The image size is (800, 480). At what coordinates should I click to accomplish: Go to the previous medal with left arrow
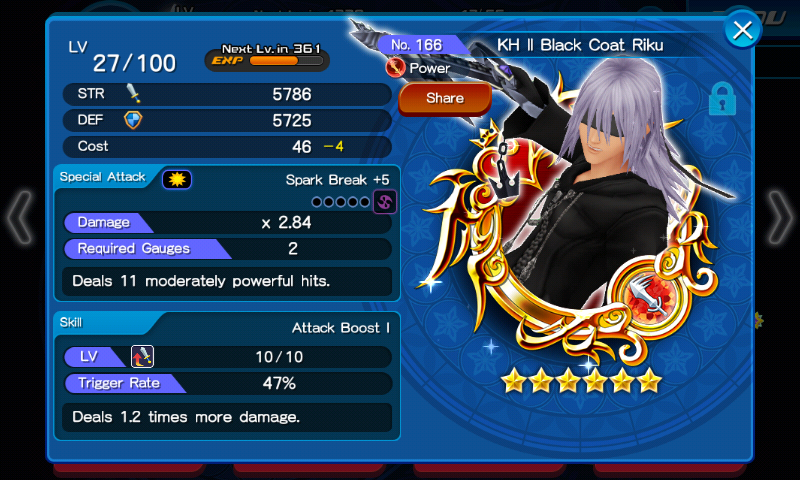(20, 217)
